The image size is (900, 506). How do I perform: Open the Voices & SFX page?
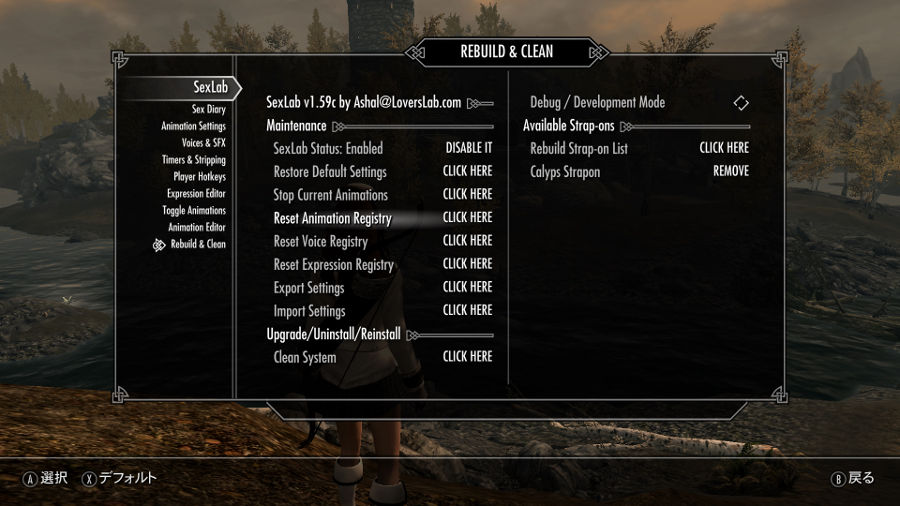click(203, 143)
